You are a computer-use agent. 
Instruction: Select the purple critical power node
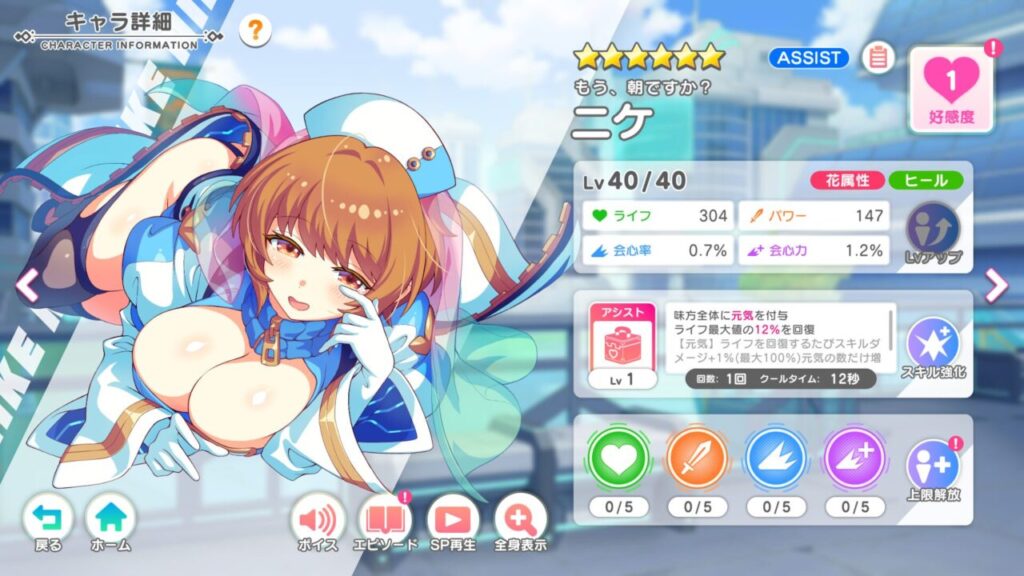(x=852, y=460)
